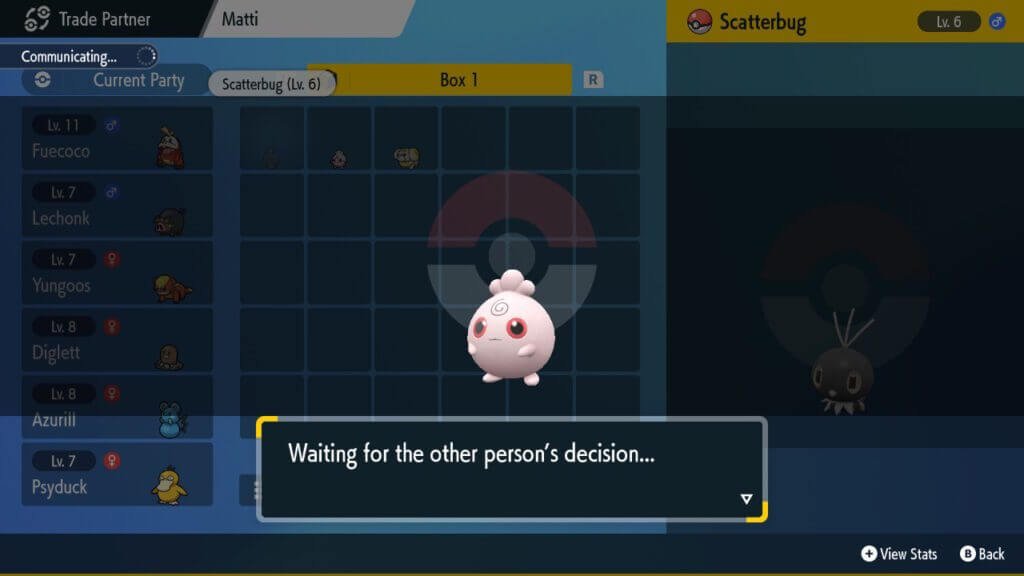Select the yellow Pokémon in Box 1

pos(407,157)
